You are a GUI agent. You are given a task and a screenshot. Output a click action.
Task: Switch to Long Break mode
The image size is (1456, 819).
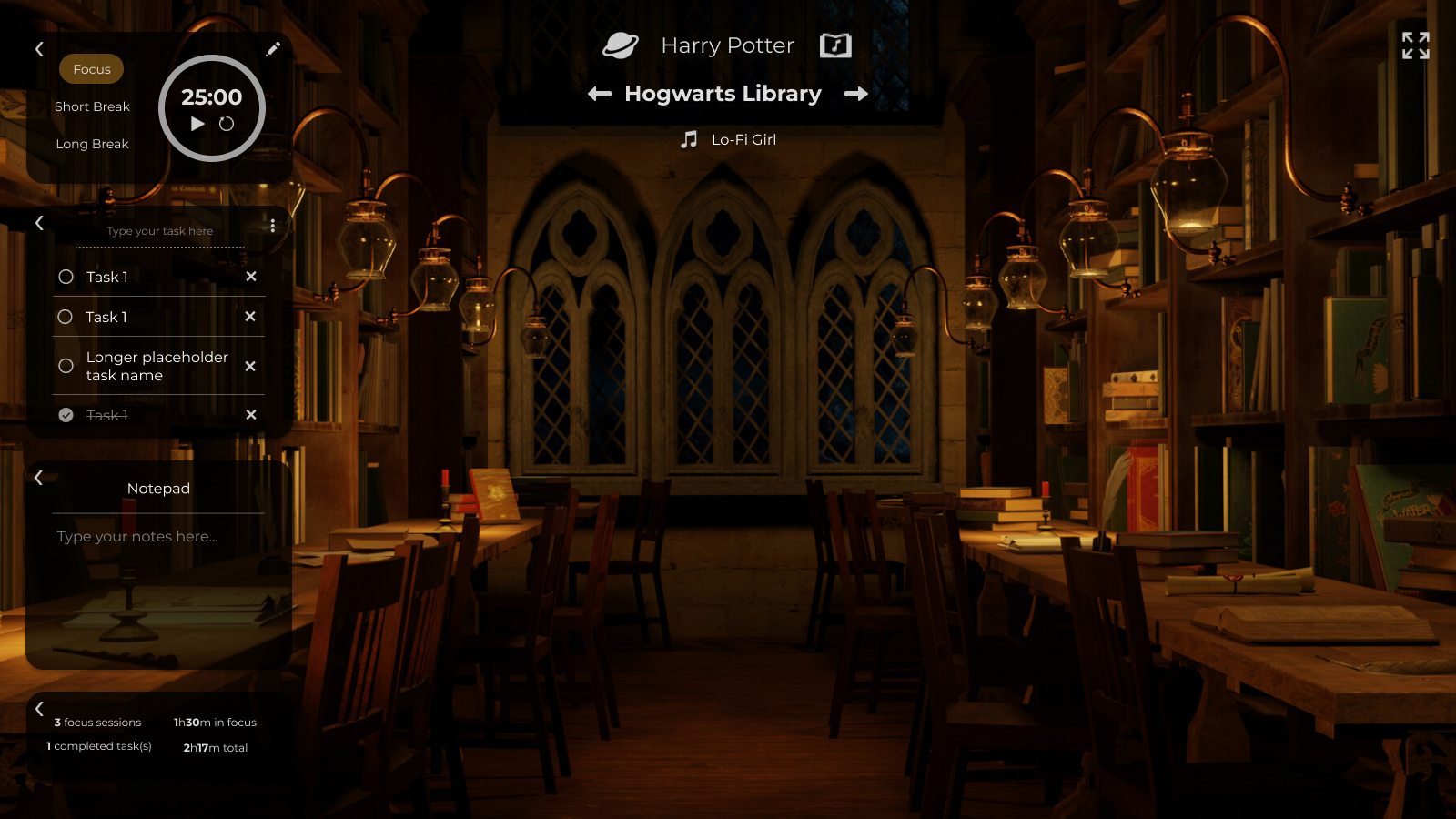[x=92, y=143]
